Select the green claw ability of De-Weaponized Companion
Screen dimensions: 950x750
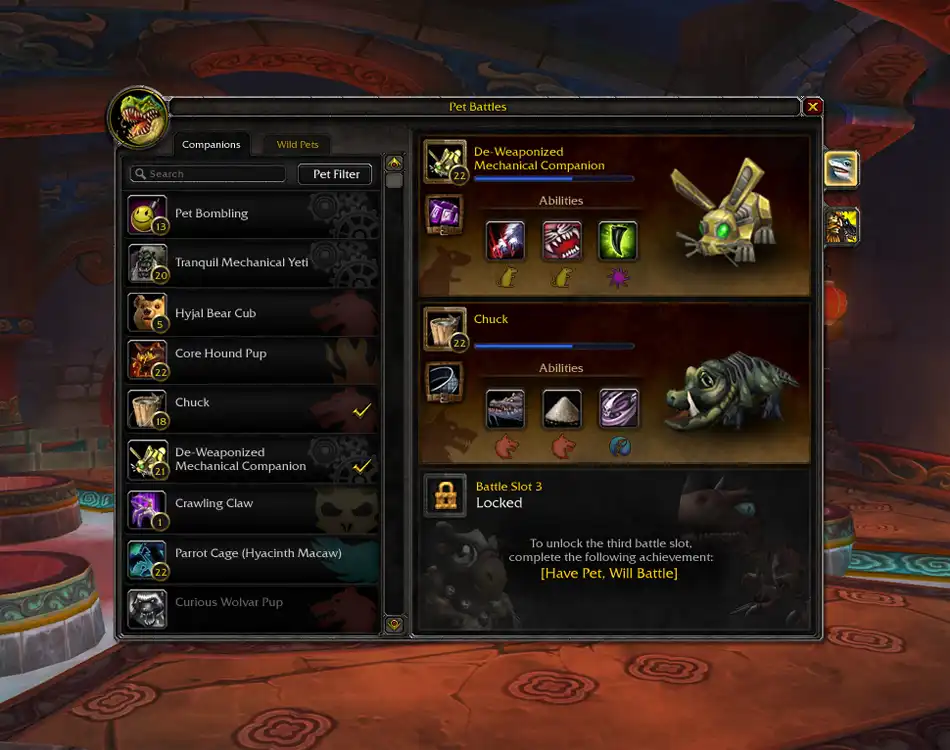[618, 241]
